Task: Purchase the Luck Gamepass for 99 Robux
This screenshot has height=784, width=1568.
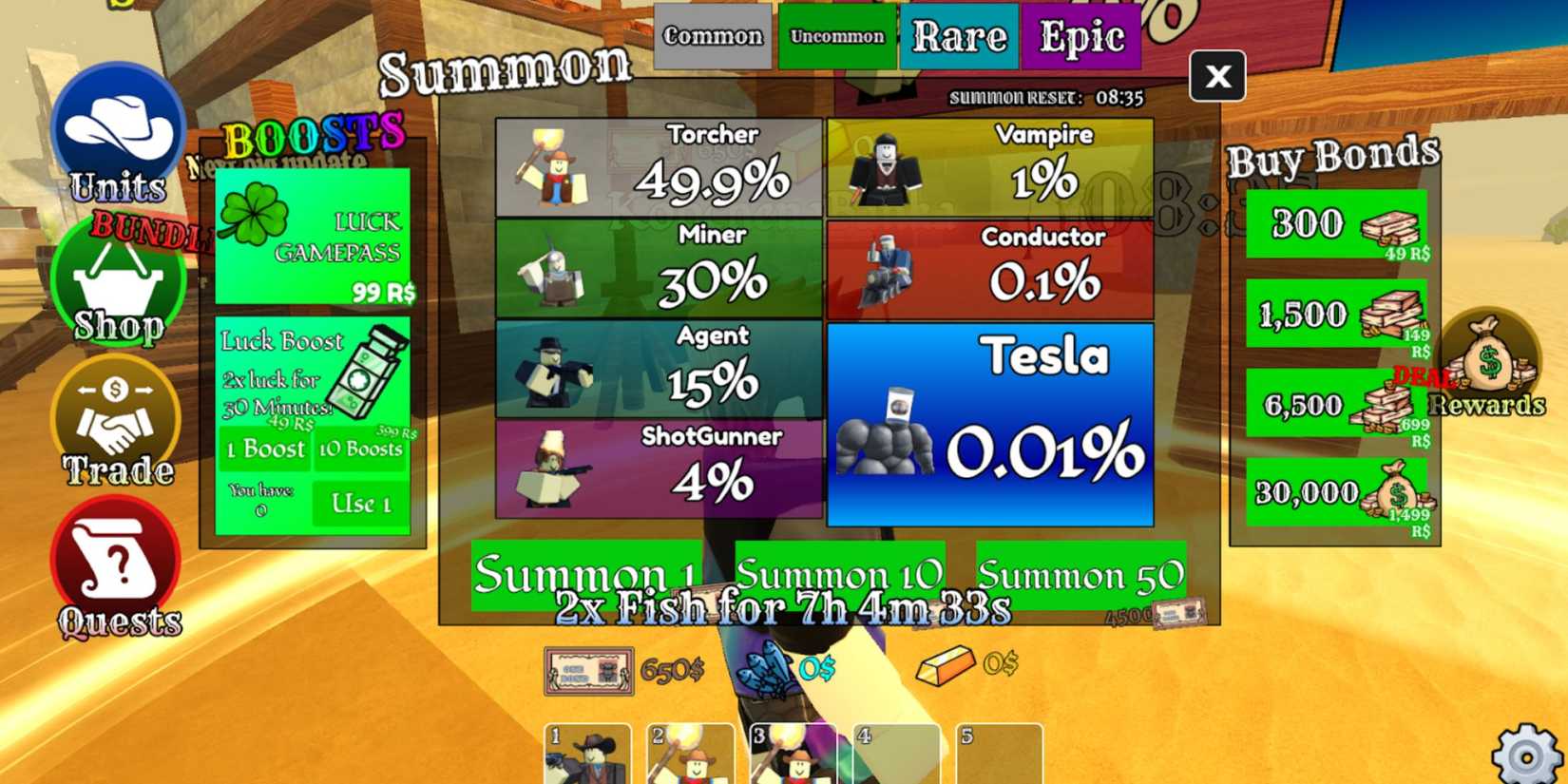Action: pos(314,238)
